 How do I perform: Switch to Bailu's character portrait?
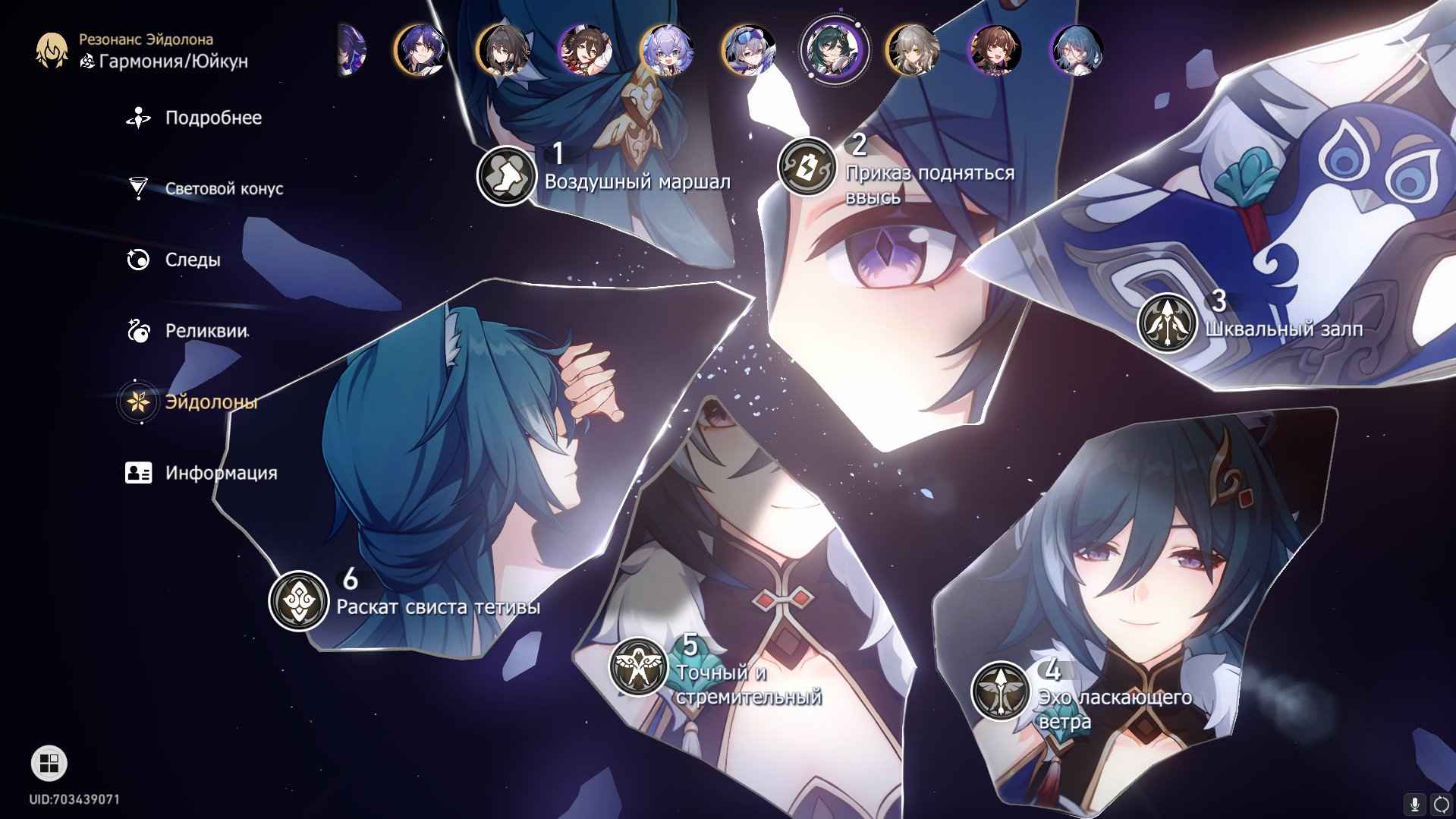(x=667, y=50)
